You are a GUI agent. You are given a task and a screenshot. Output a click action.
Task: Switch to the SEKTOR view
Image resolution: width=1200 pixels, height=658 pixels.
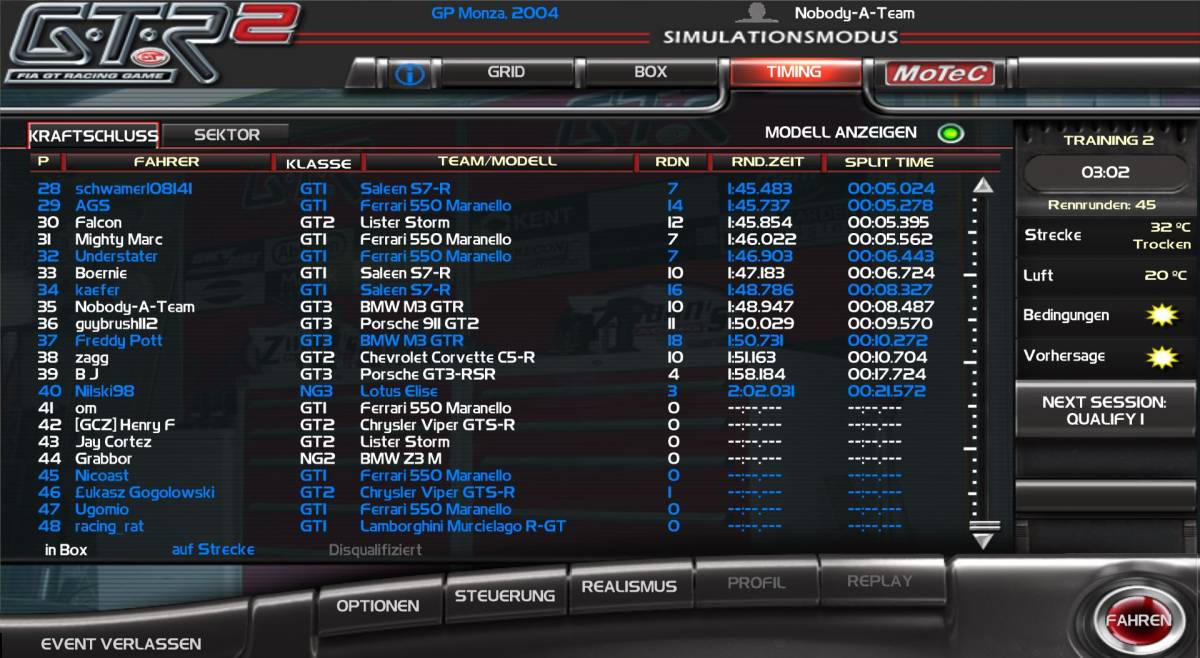tap(227, 135)
